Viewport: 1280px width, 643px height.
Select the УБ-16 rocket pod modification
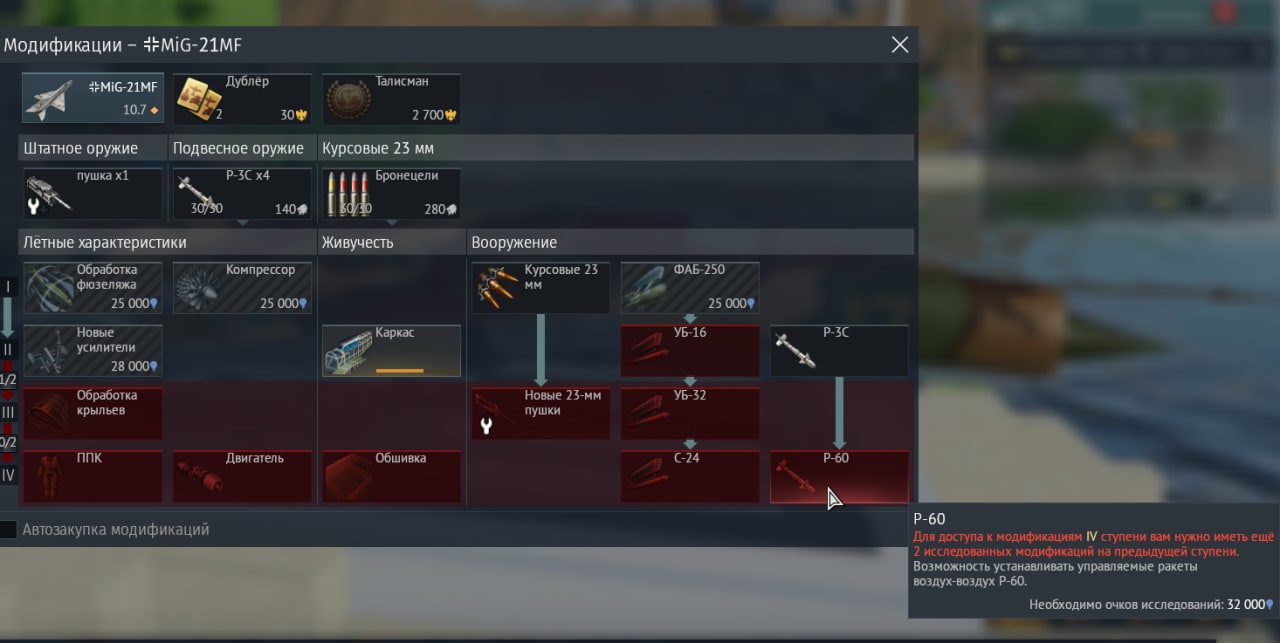[690, 350]
